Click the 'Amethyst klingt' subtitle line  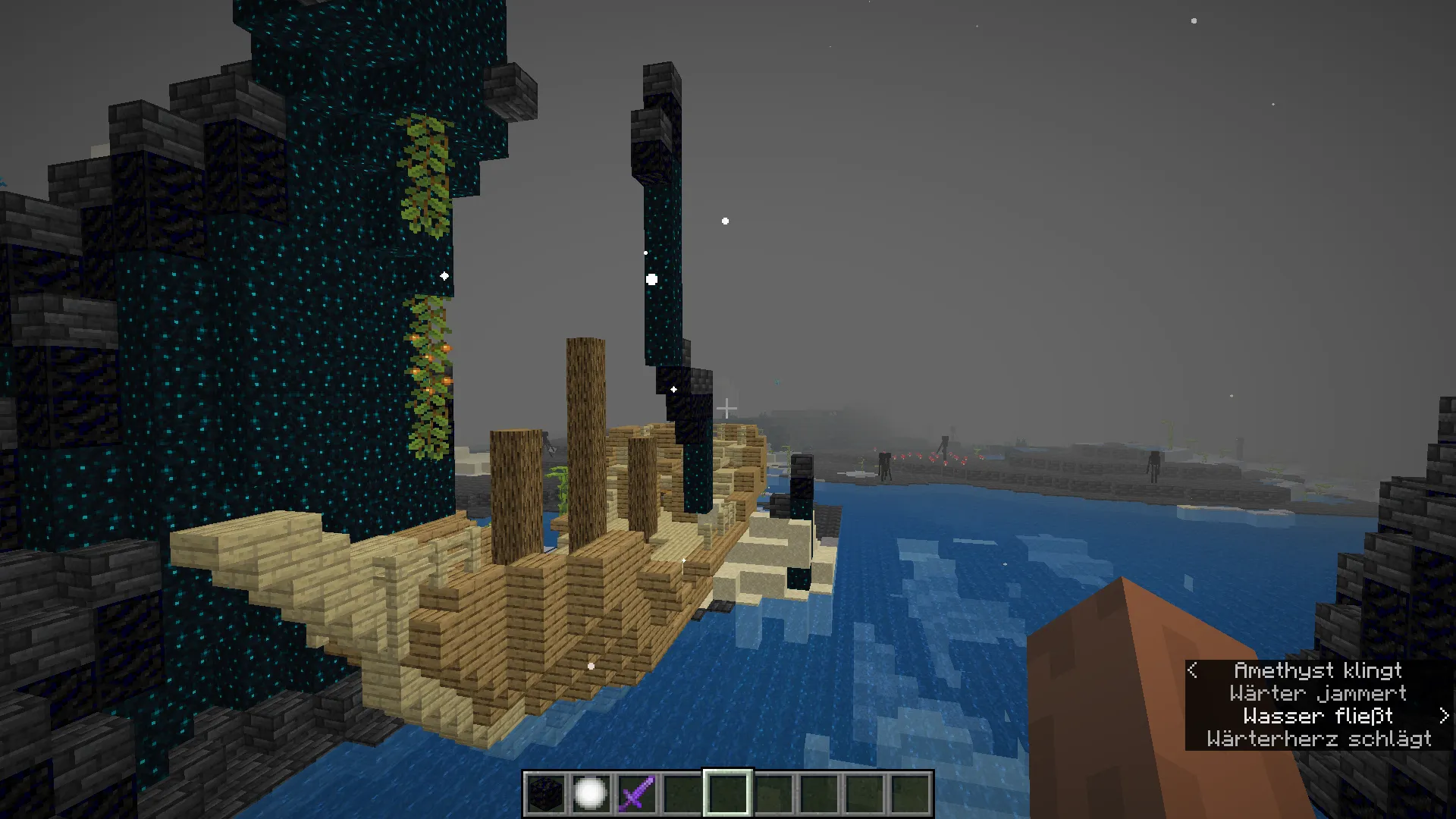[x=1318, y=670]
